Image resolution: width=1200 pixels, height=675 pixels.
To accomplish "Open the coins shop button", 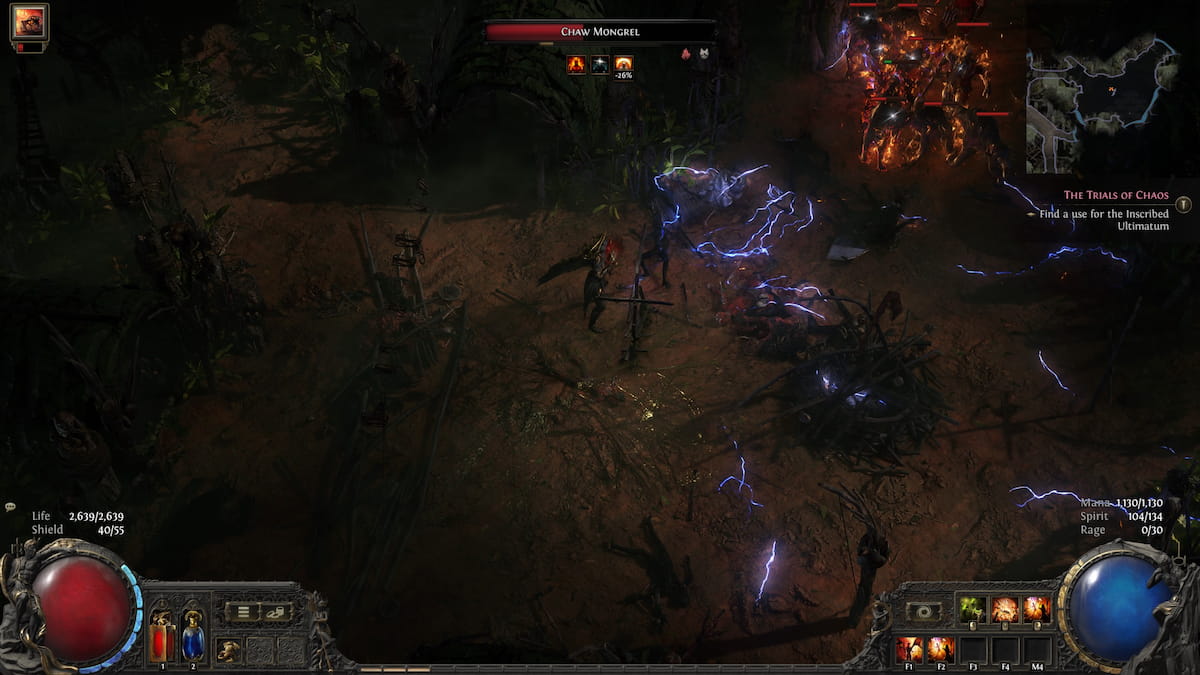I will tap(275, 612).
